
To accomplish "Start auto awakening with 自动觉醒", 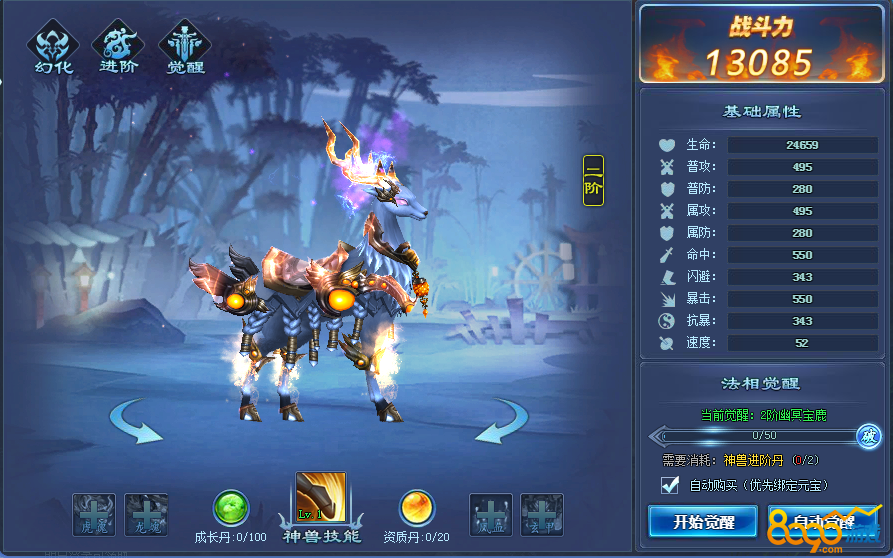I will pos(822,521).
